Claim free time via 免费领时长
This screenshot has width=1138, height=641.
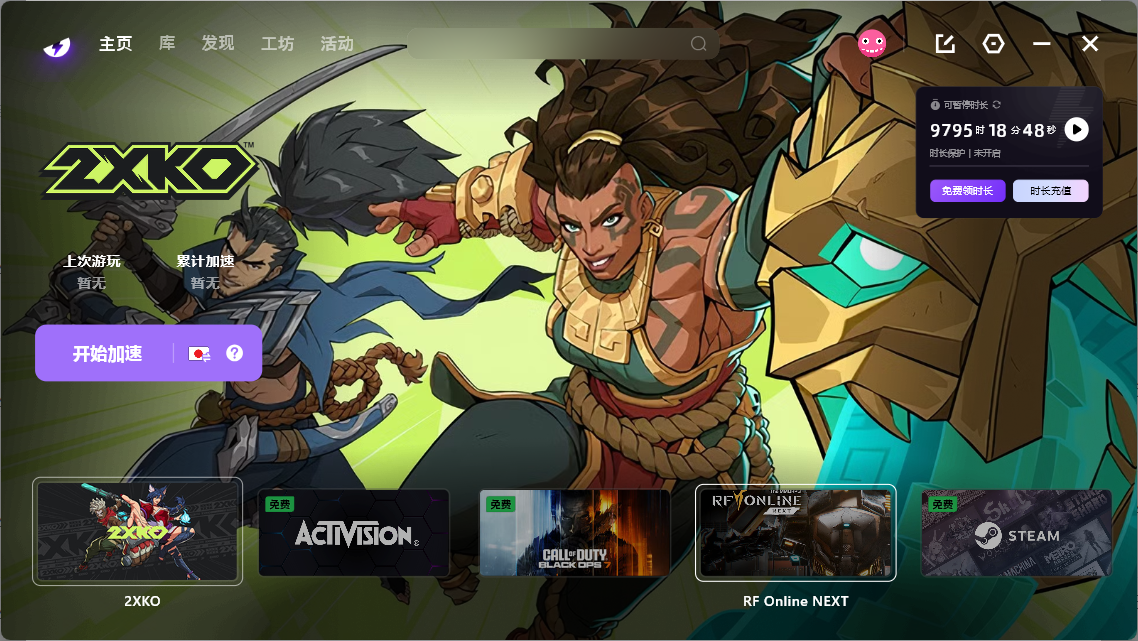(x=967, y=191)
